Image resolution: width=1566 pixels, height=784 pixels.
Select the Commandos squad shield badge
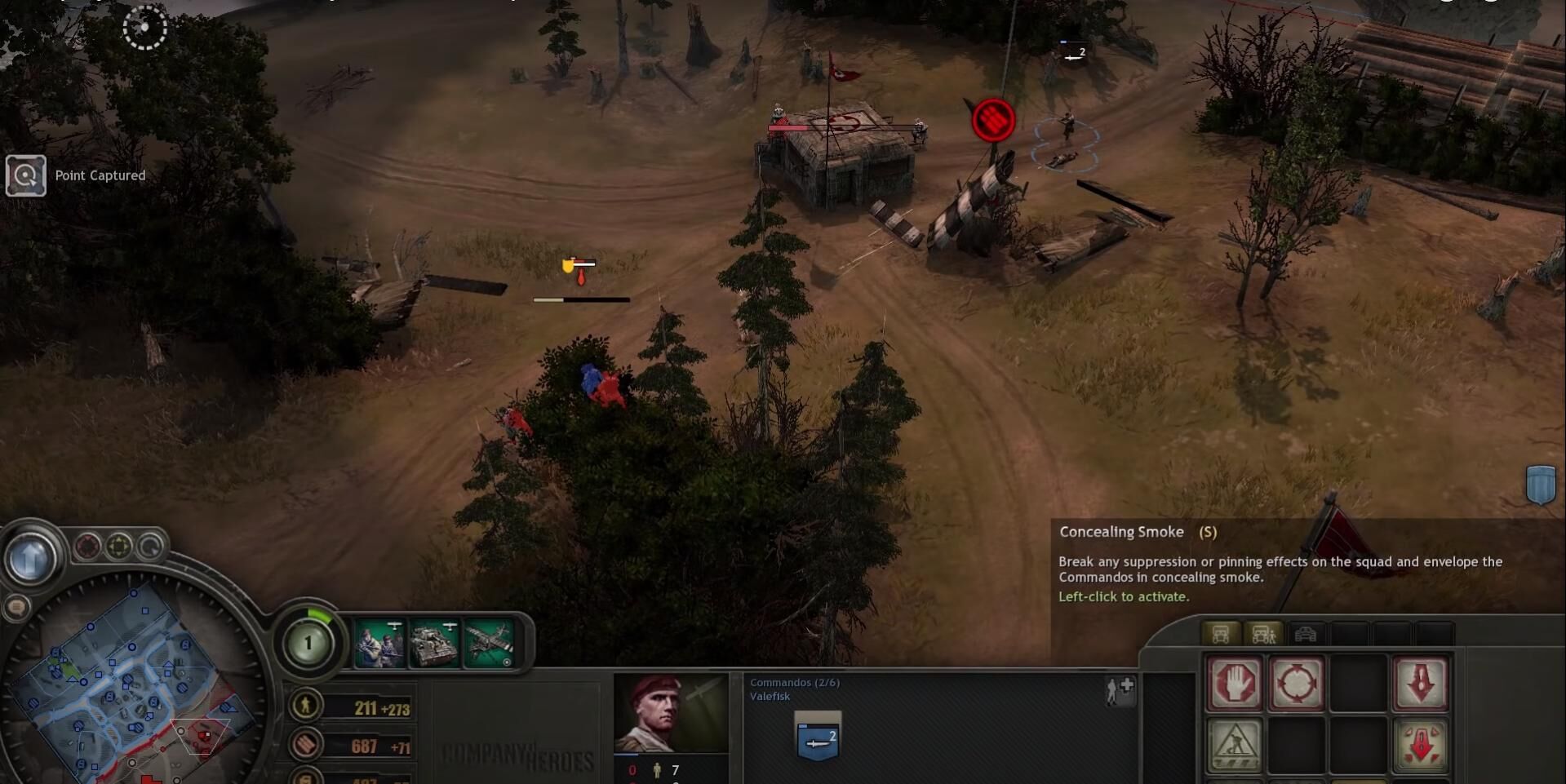pos(818,736)
